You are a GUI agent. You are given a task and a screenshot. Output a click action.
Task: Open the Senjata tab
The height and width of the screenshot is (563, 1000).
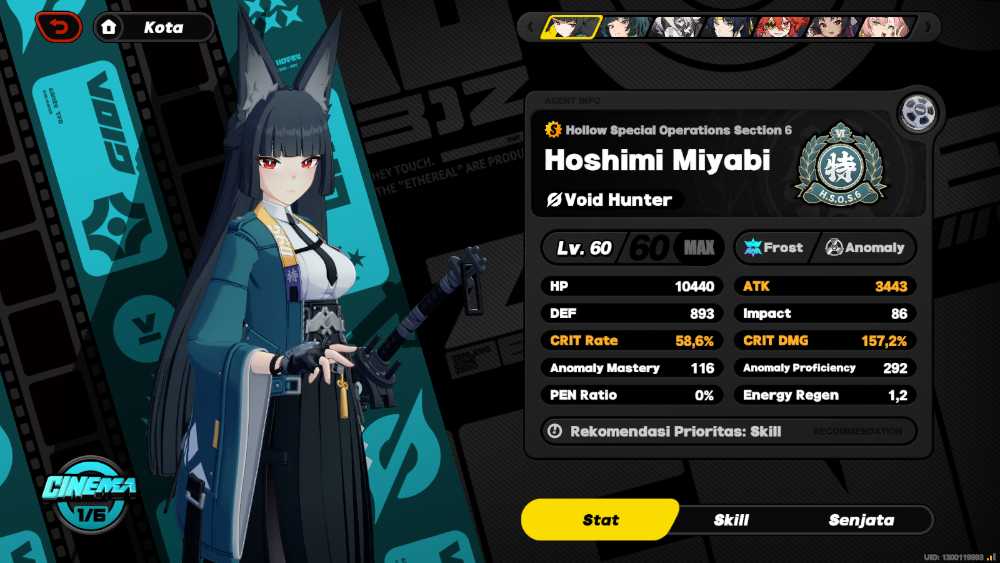(861, 520)
